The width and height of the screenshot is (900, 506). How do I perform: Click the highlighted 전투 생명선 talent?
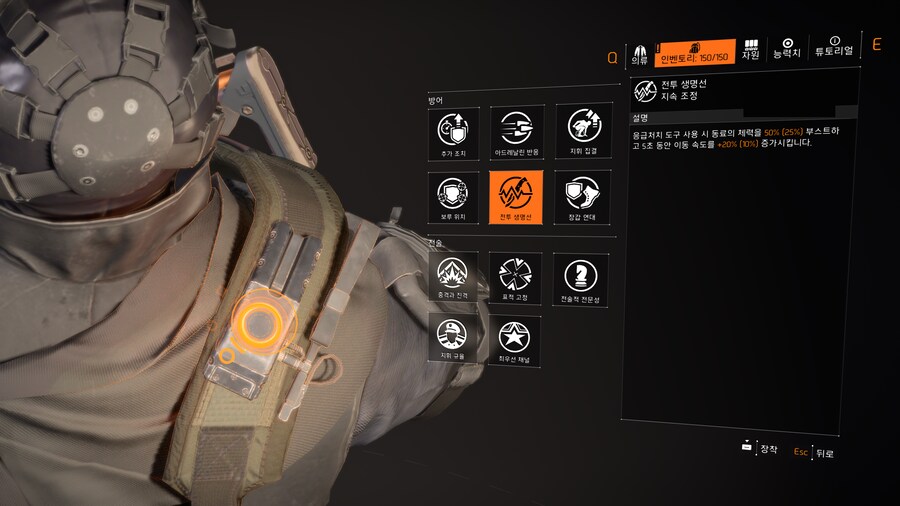[516, 196]
